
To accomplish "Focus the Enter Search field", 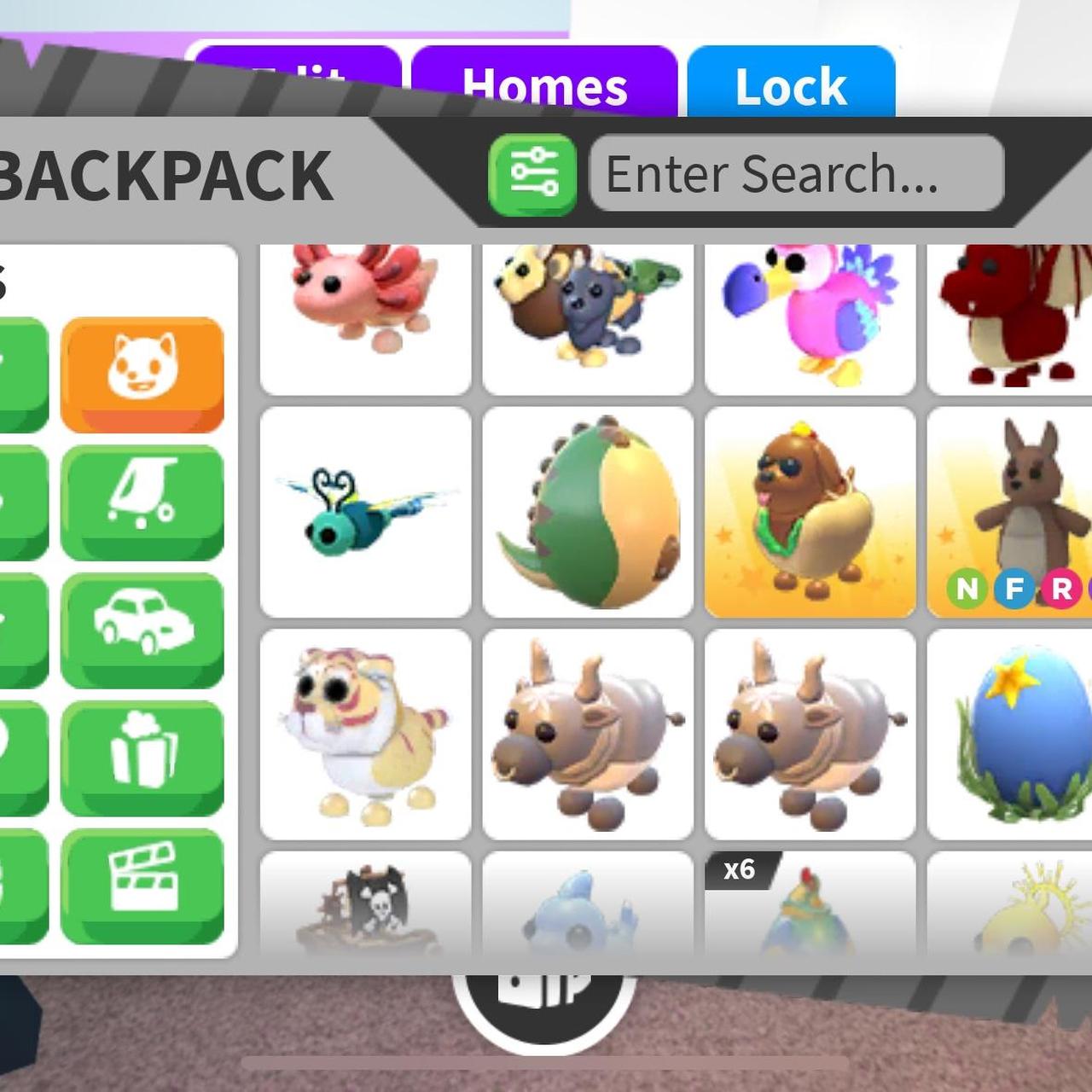I will pos(796,173).
